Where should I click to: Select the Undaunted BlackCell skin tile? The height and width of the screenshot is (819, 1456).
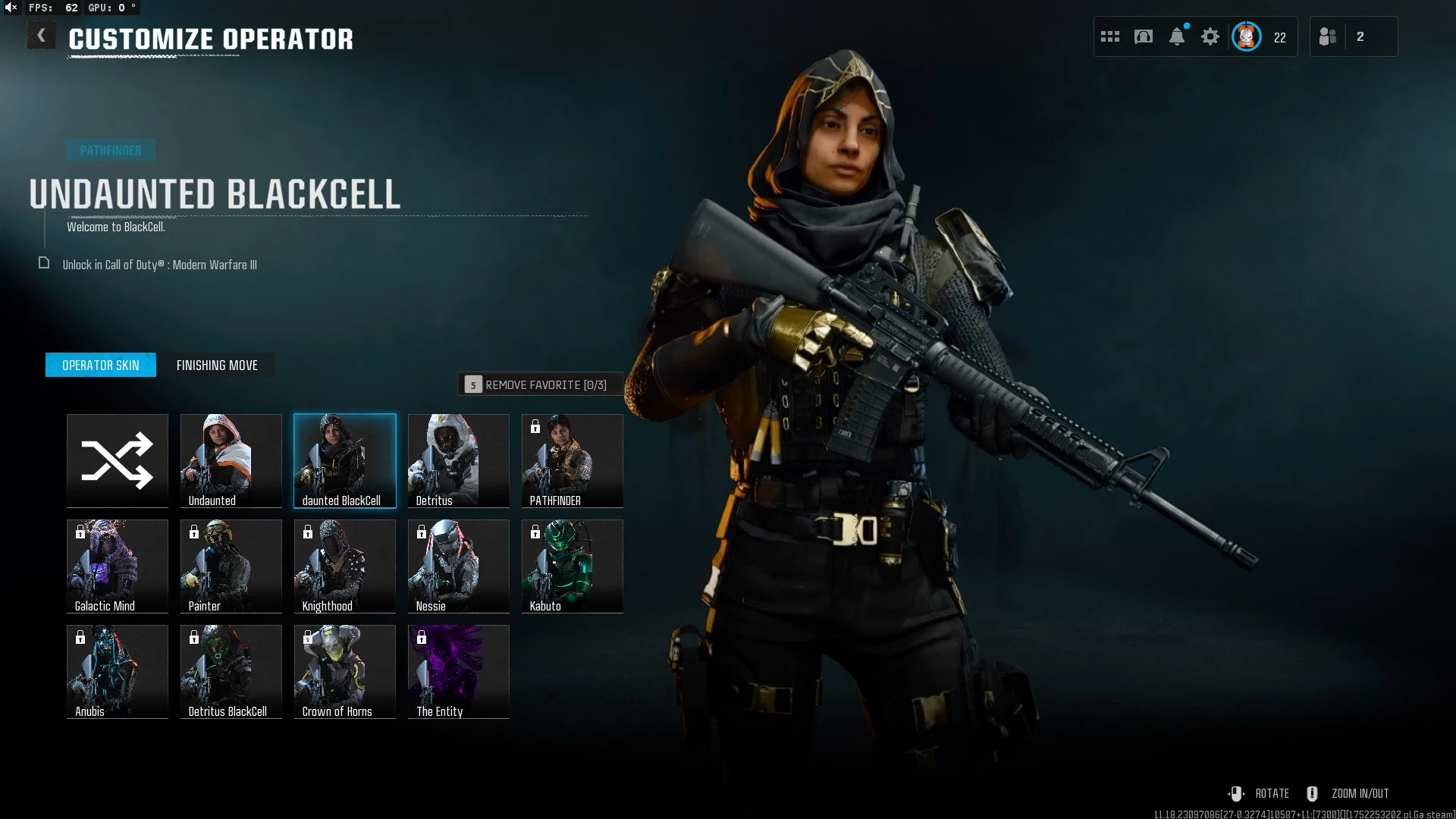tap(345, 460)
